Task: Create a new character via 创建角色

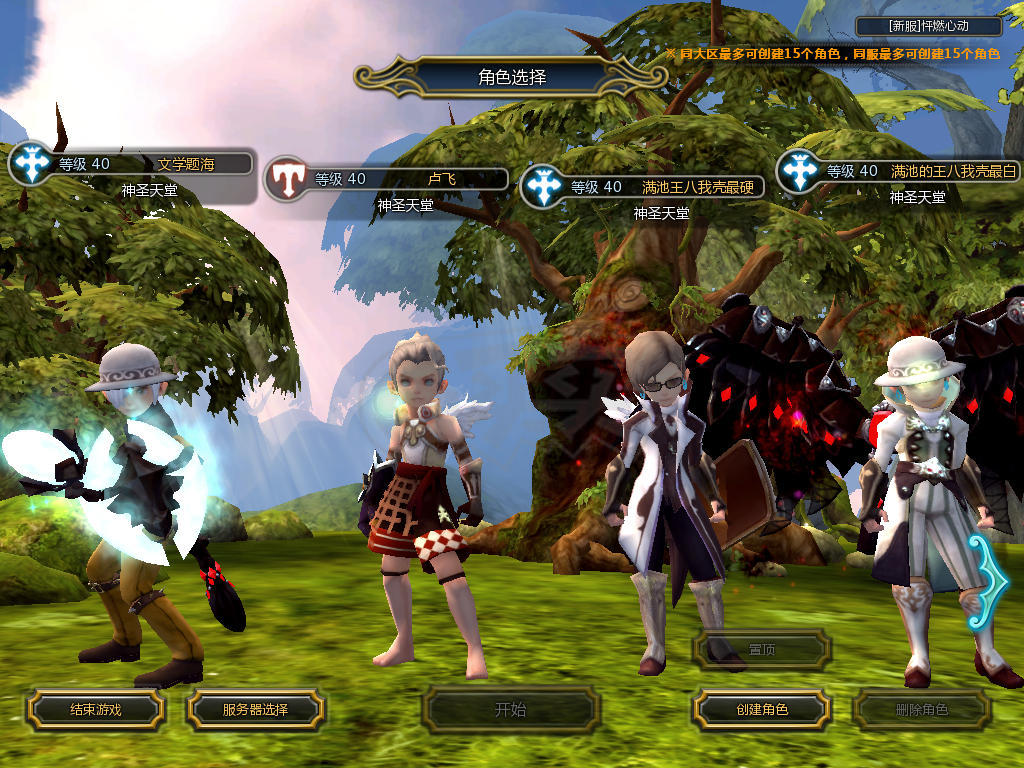Action: (x=762, y=709)
